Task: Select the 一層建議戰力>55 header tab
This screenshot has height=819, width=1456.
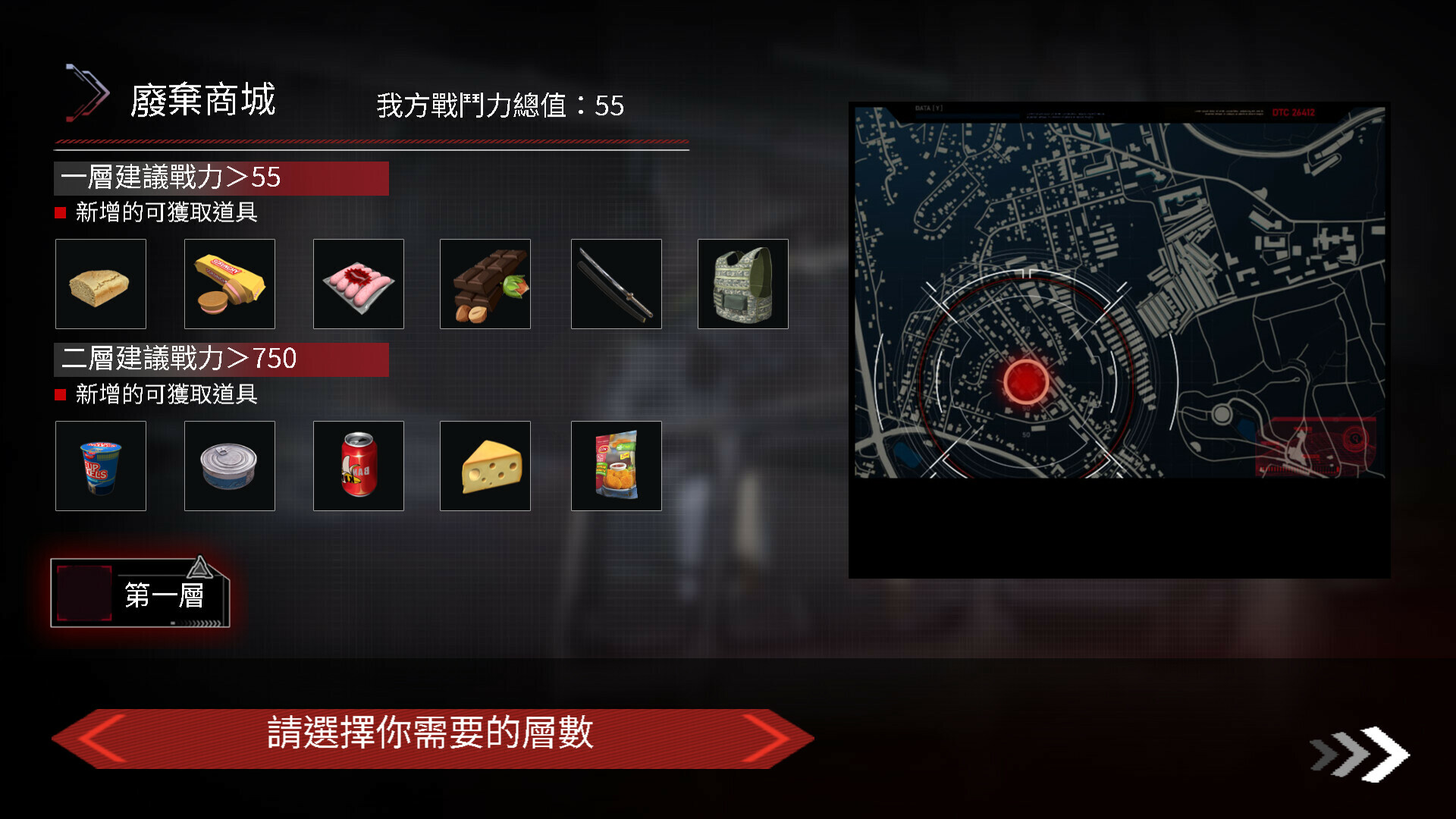Action: click(x=220, y=178)
